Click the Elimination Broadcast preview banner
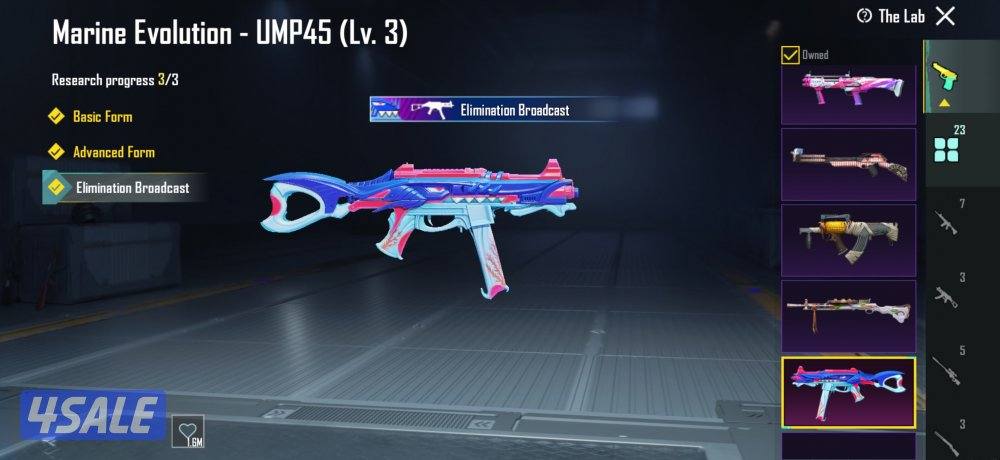The width and height of the screenshot is (1000, 460). pyautogui.click(x=497, y=109)
